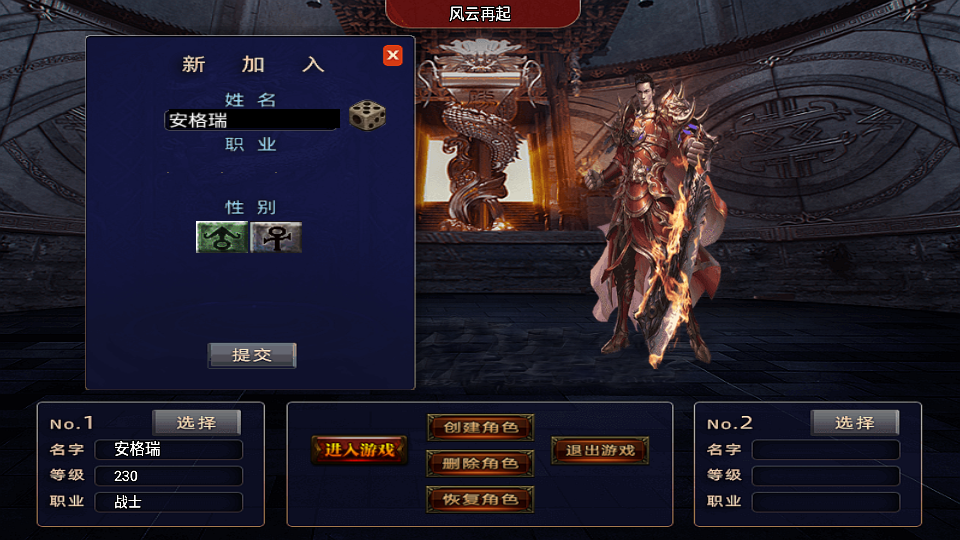The image size is (960, 540).
Task: Click the name input field
Action: 252,120
